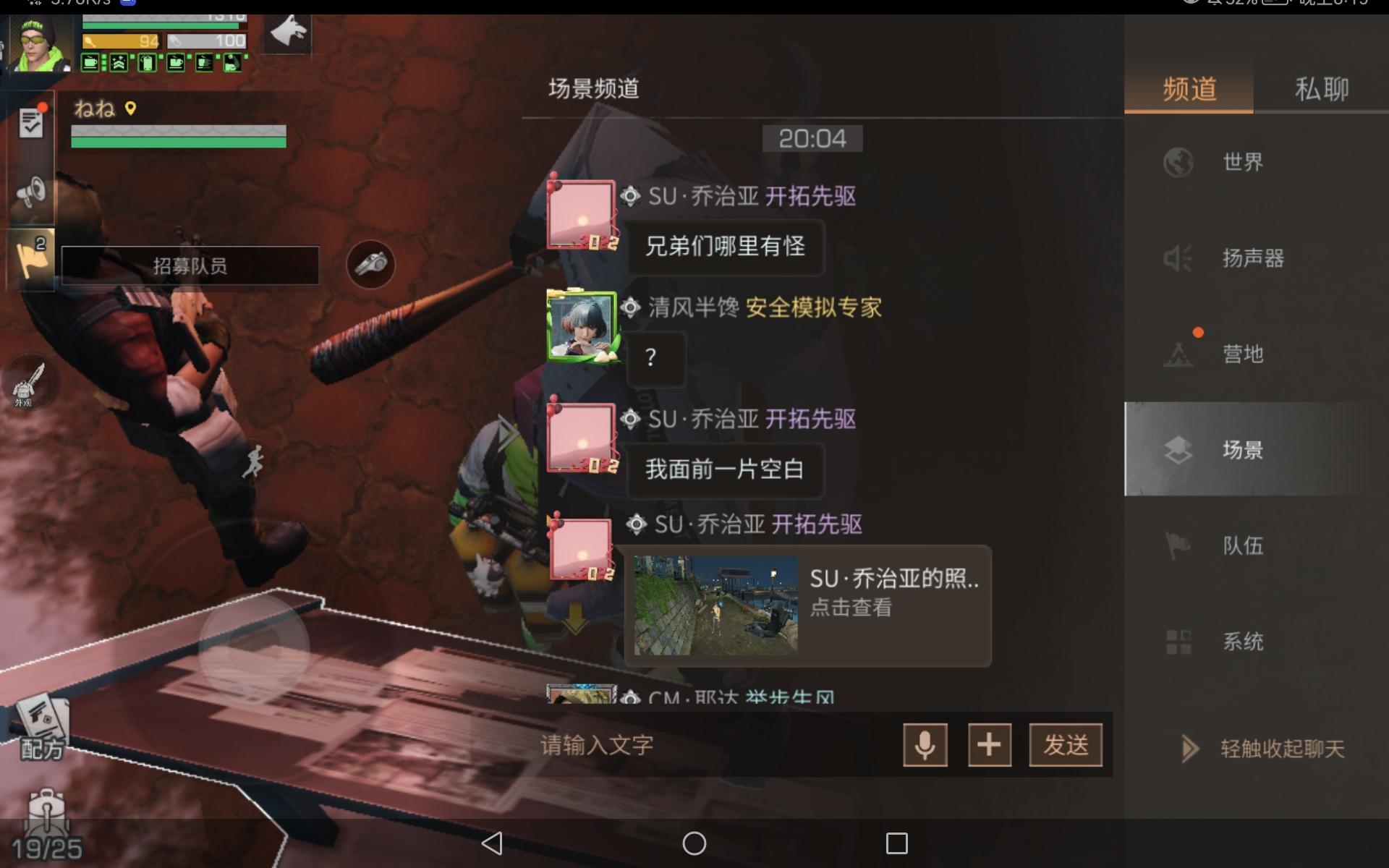The image size is (1389, 868).
Task: Switch to the 私聊 (Private Chat) tab
Action: point(1322,87)
